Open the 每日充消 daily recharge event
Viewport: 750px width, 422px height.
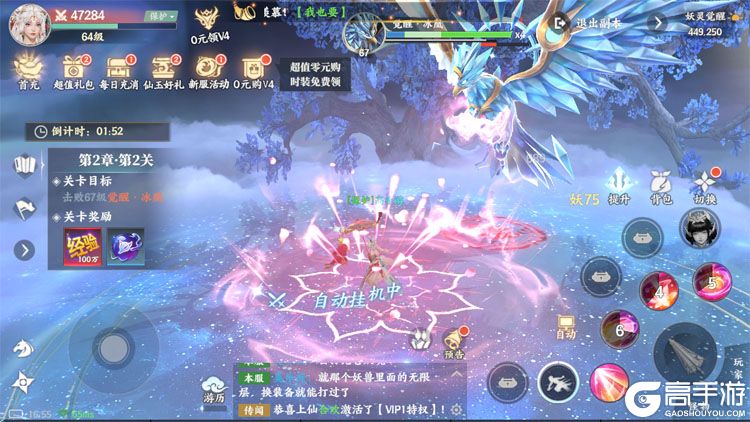[x=120, y=70]
